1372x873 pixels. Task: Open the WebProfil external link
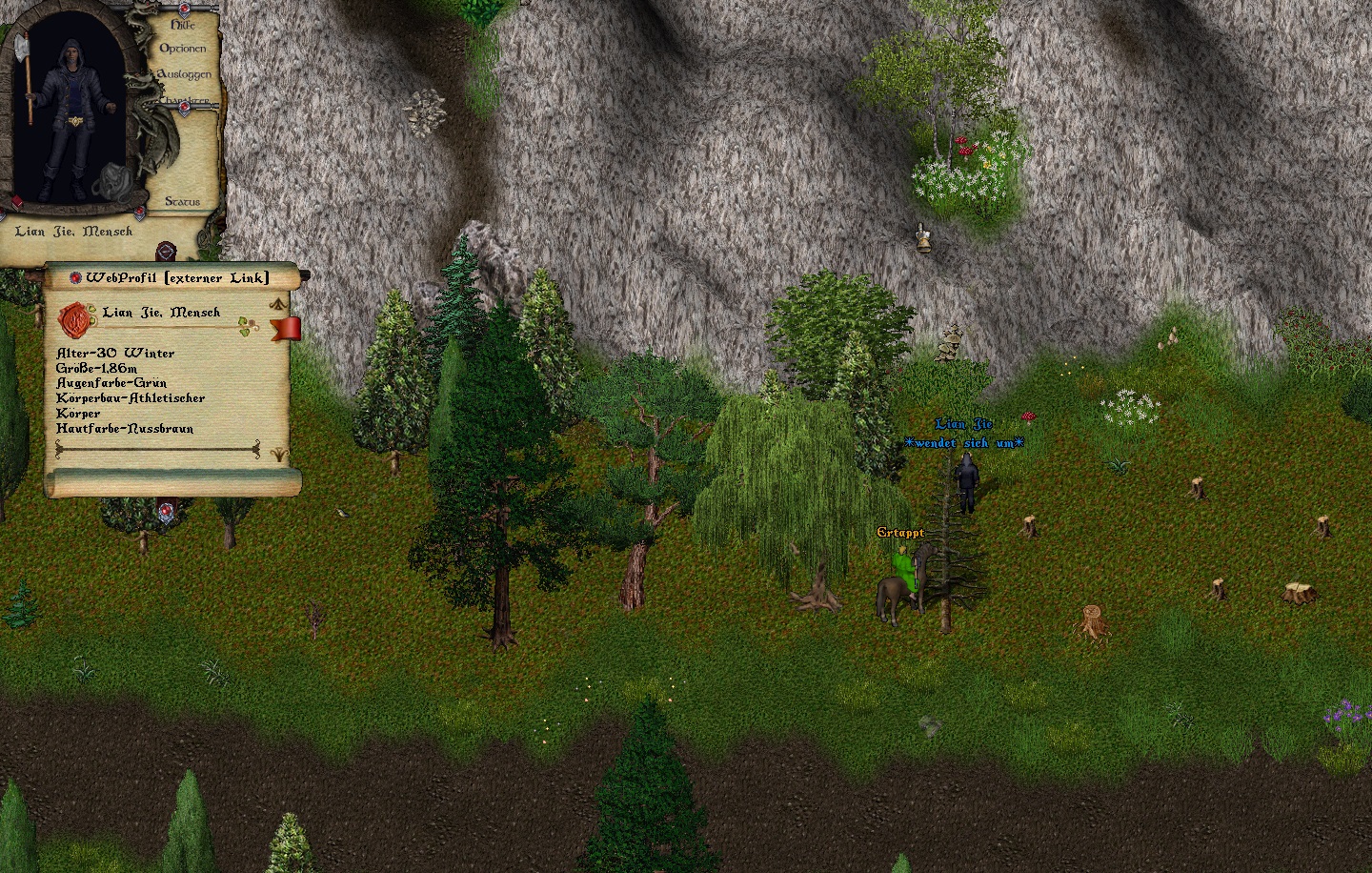point(177,277)
